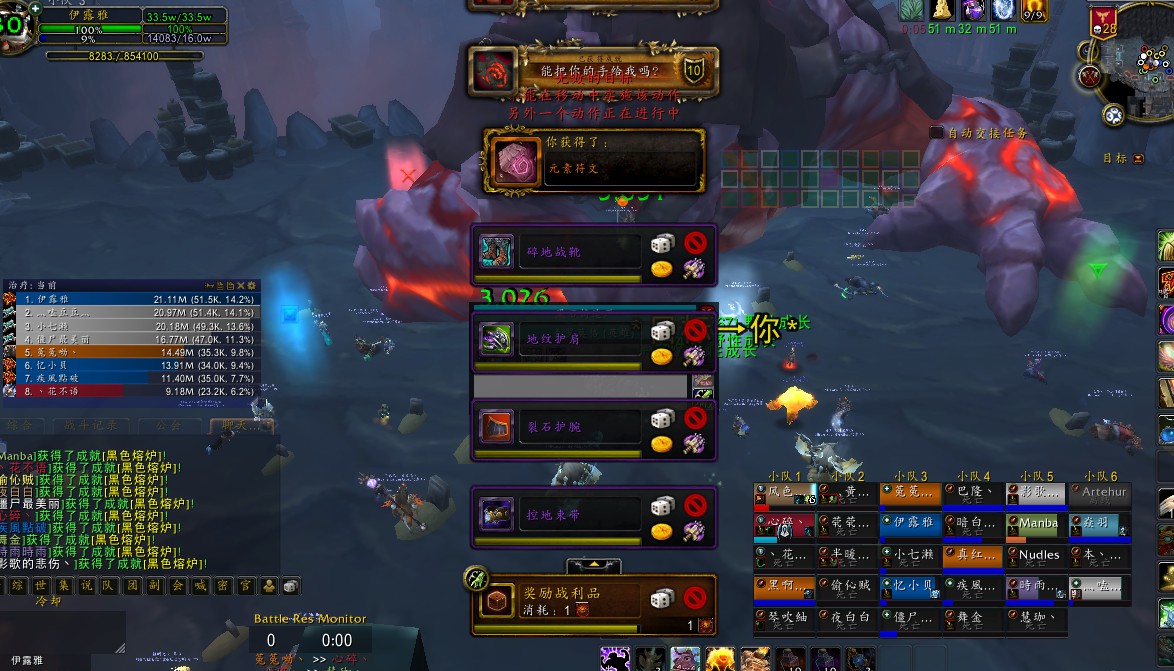Choose Disenchant for 控地束带
The image size is (1174, 671).
pos(695,531)
